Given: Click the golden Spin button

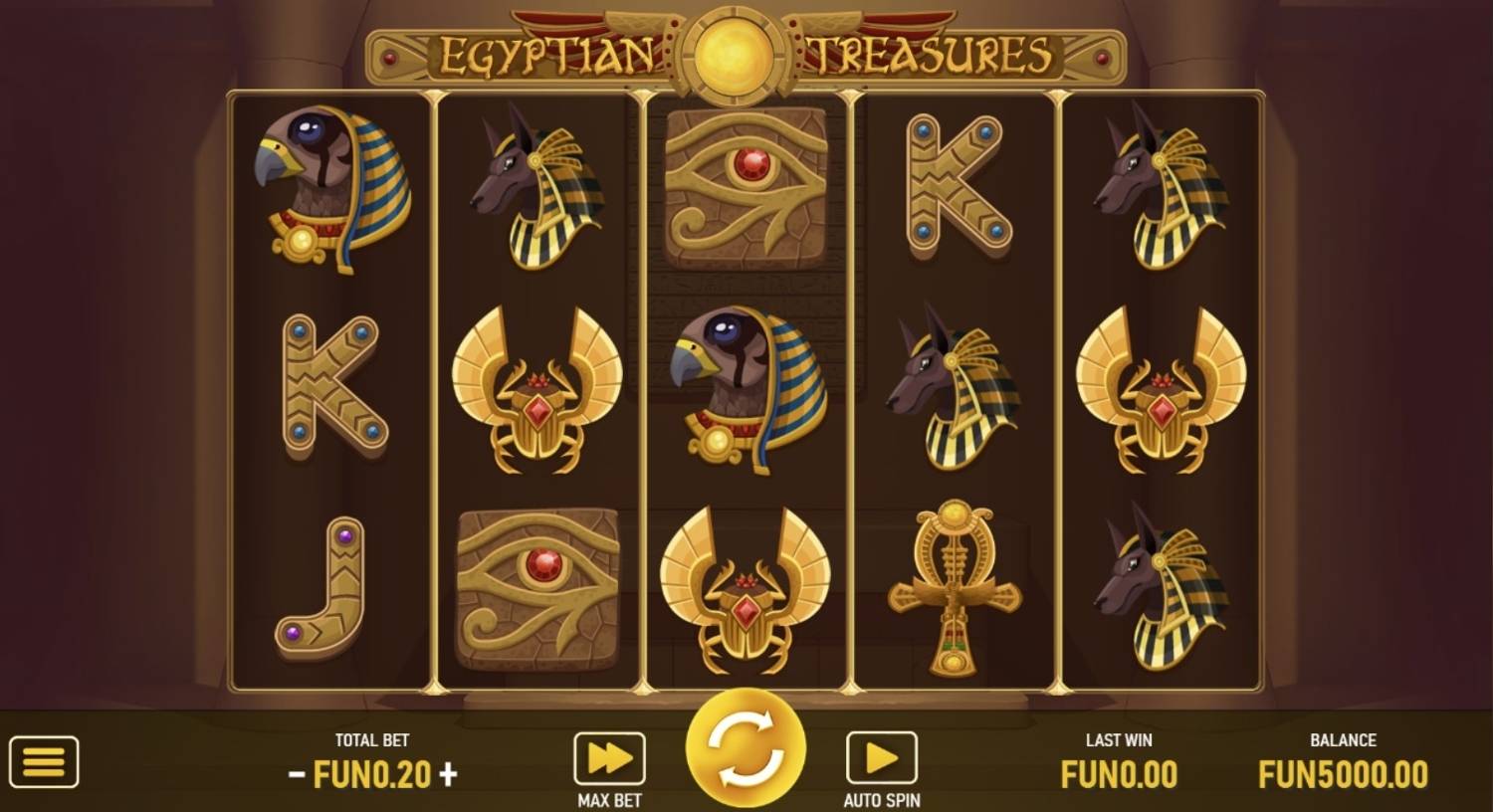Looking at the screenshot, I should coord(745,758).
